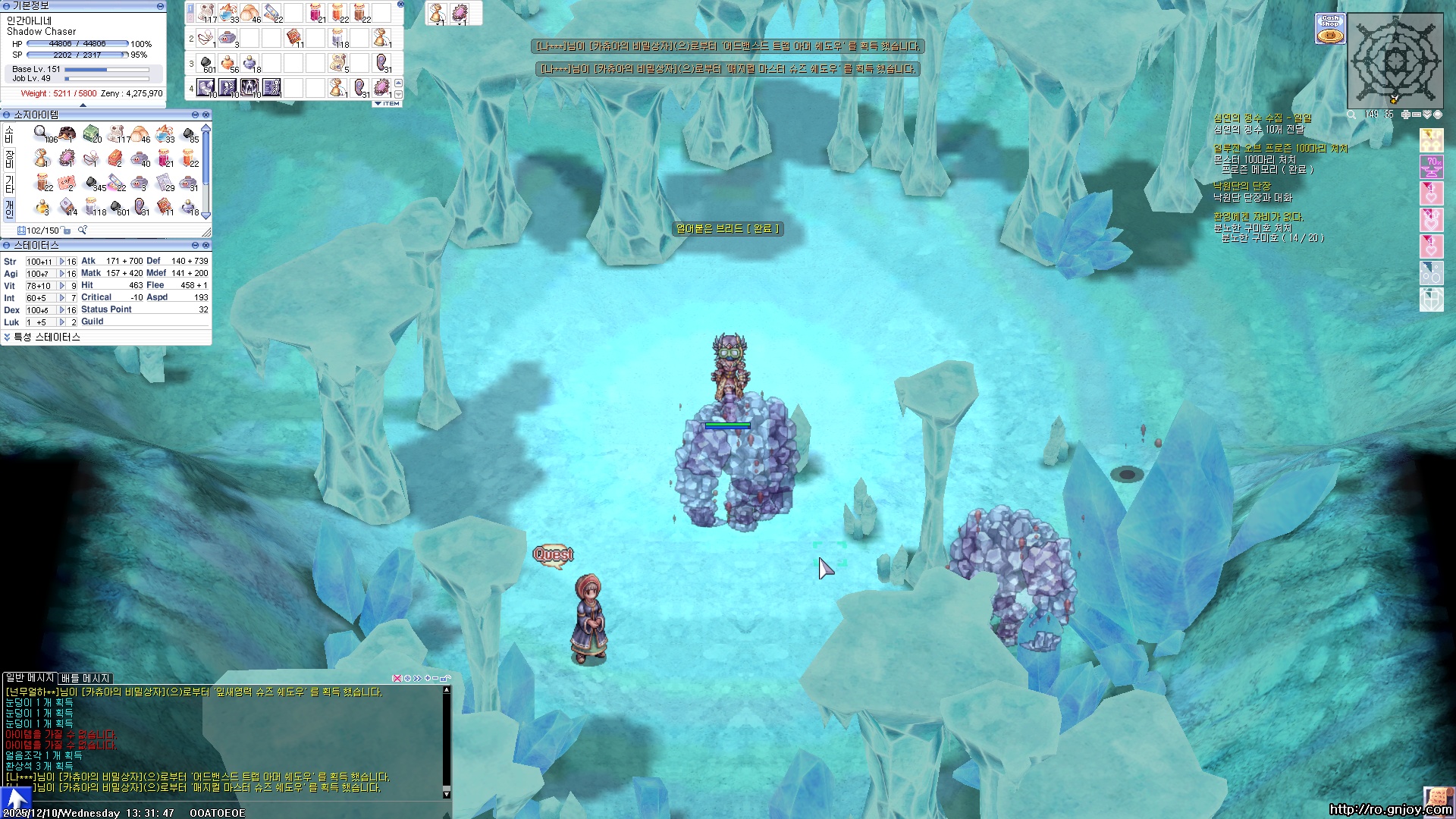
Task: Click the minimap
Action: tap(1395, 61)
